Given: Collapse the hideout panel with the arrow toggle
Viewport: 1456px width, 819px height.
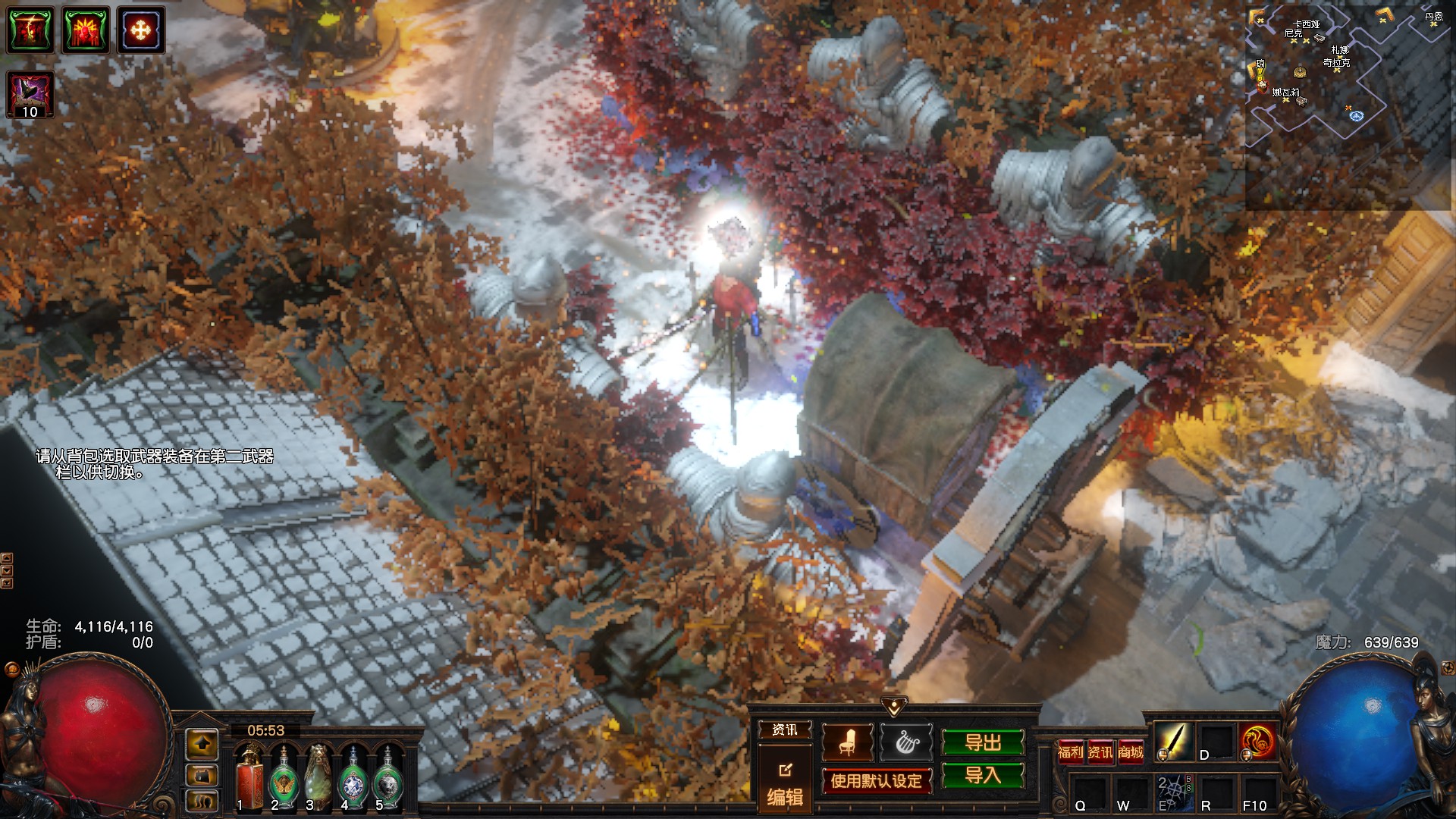Looking at the screenshot, I should [x=894, y=706].
